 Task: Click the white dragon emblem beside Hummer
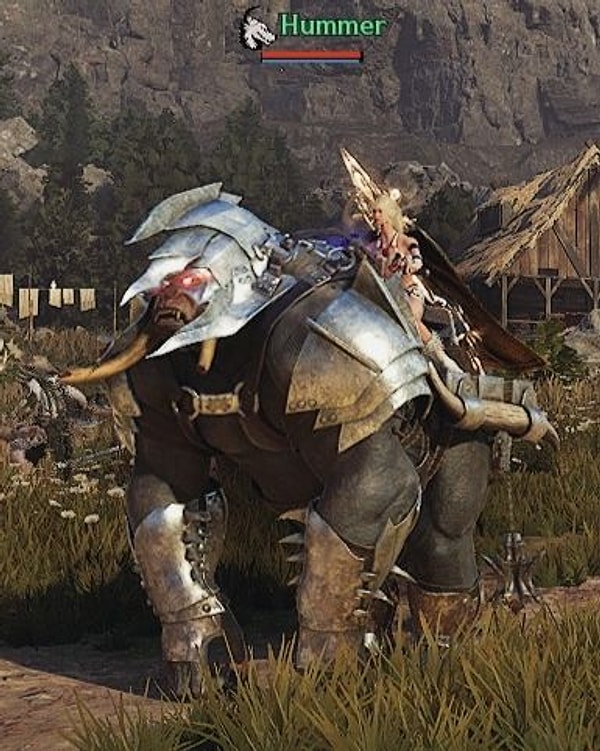coord(257,30)
